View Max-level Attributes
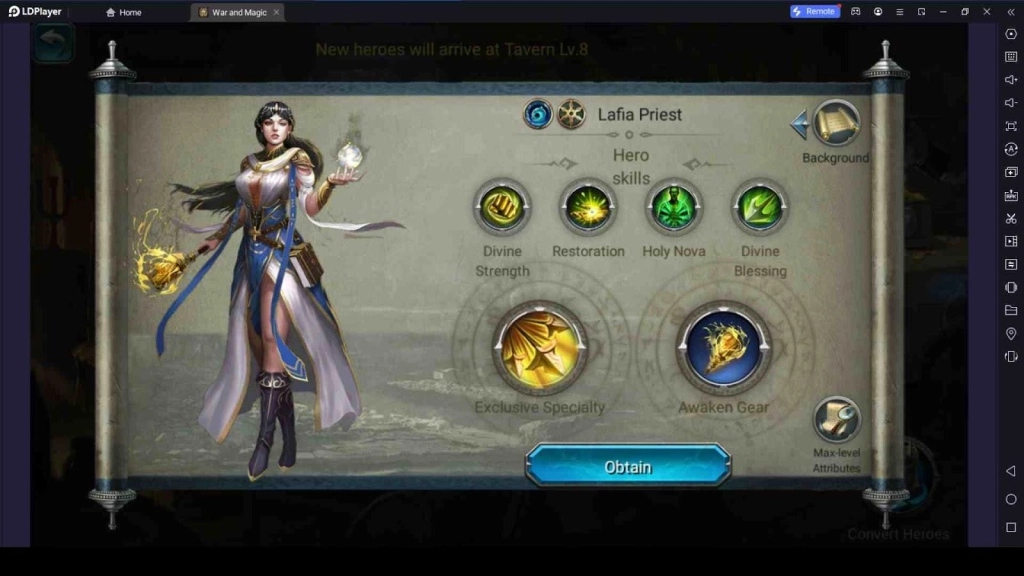Viewport: 1024px width, 576px height. (836, 420)
